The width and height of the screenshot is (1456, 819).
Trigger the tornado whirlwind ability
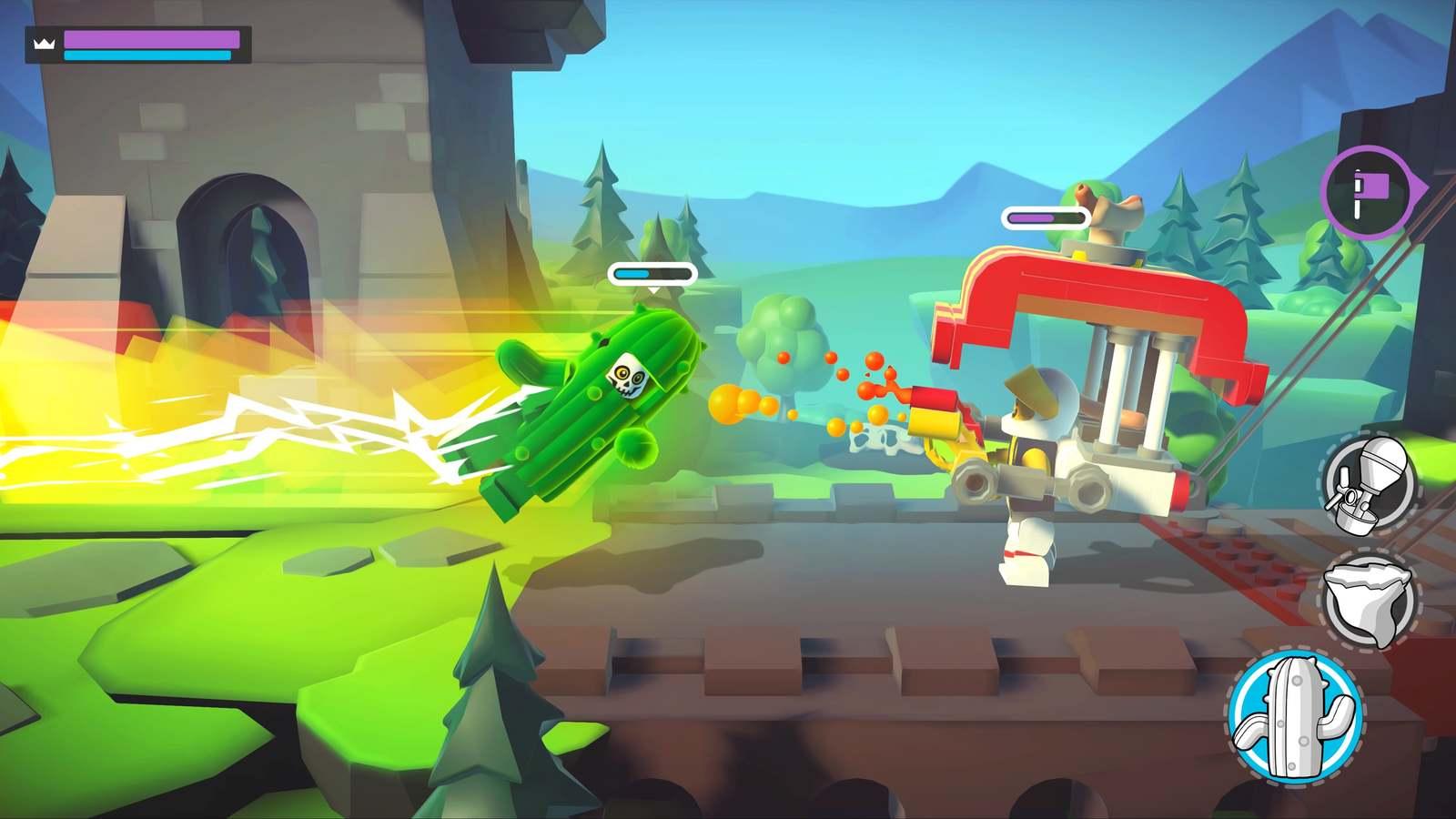point(1367,600)
